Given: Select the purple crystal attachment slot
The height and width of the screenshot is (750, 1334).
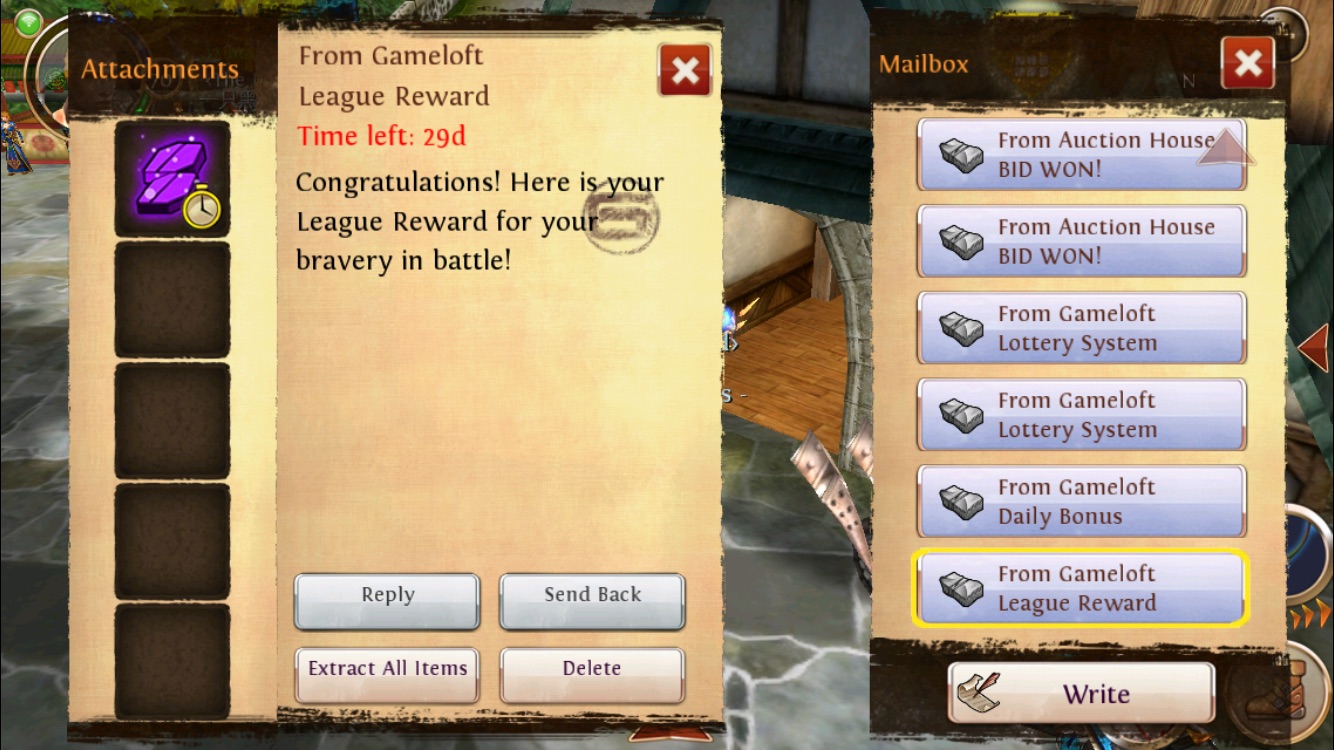Looking at the screenshot, I should coord(172,179).
